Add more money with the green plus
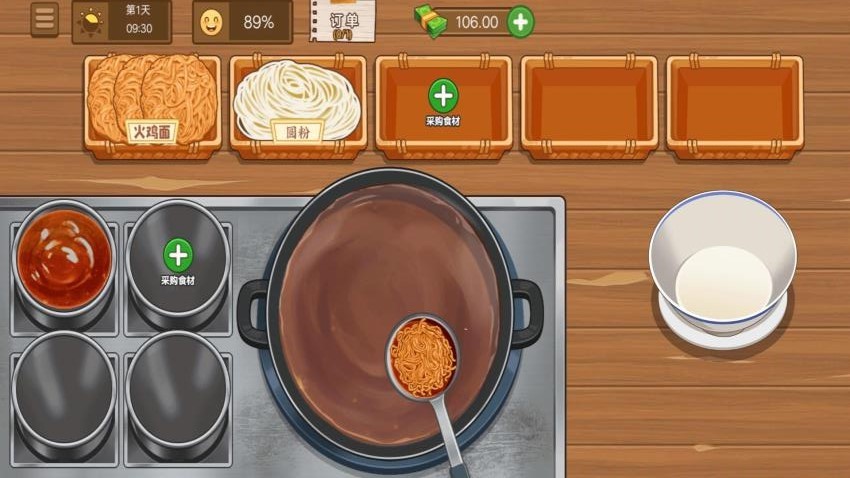The image size is (850, 478). click(x=520, y=22)
